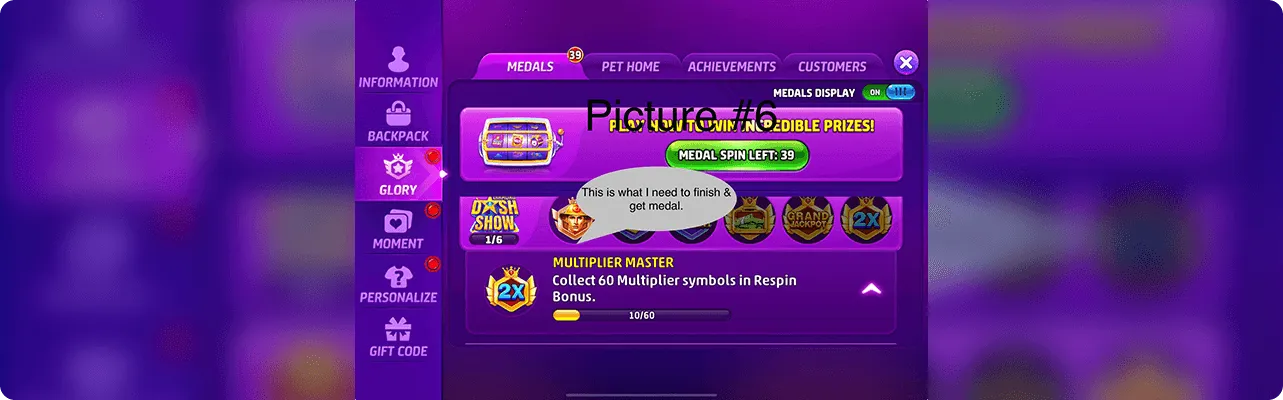Toggle the Medals Display switch
The width and height of the screenshot is (1283, 400).
[888, 92]
